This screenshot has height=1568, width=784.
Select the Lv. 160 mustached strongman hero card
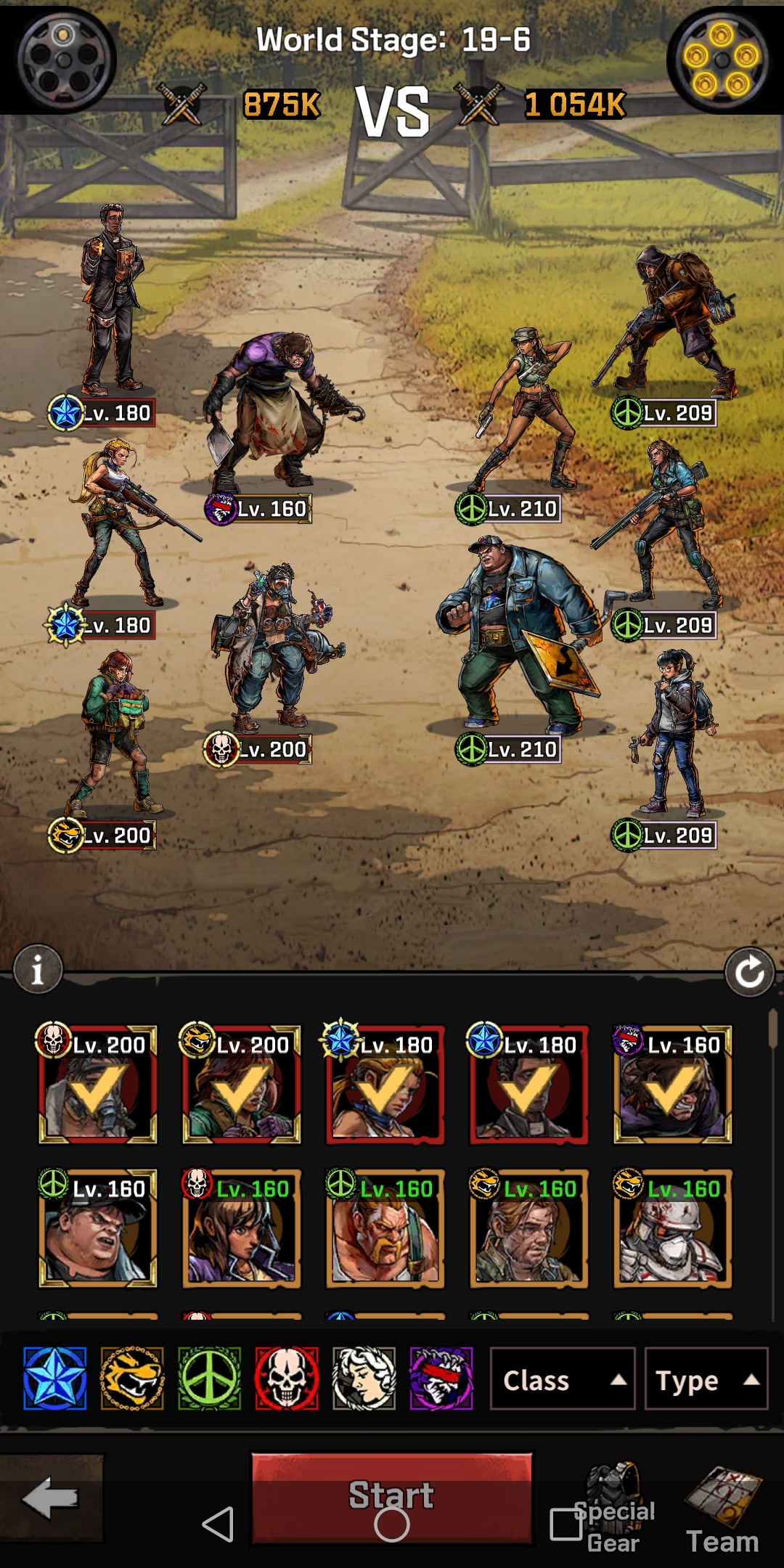pos(385,1228)
